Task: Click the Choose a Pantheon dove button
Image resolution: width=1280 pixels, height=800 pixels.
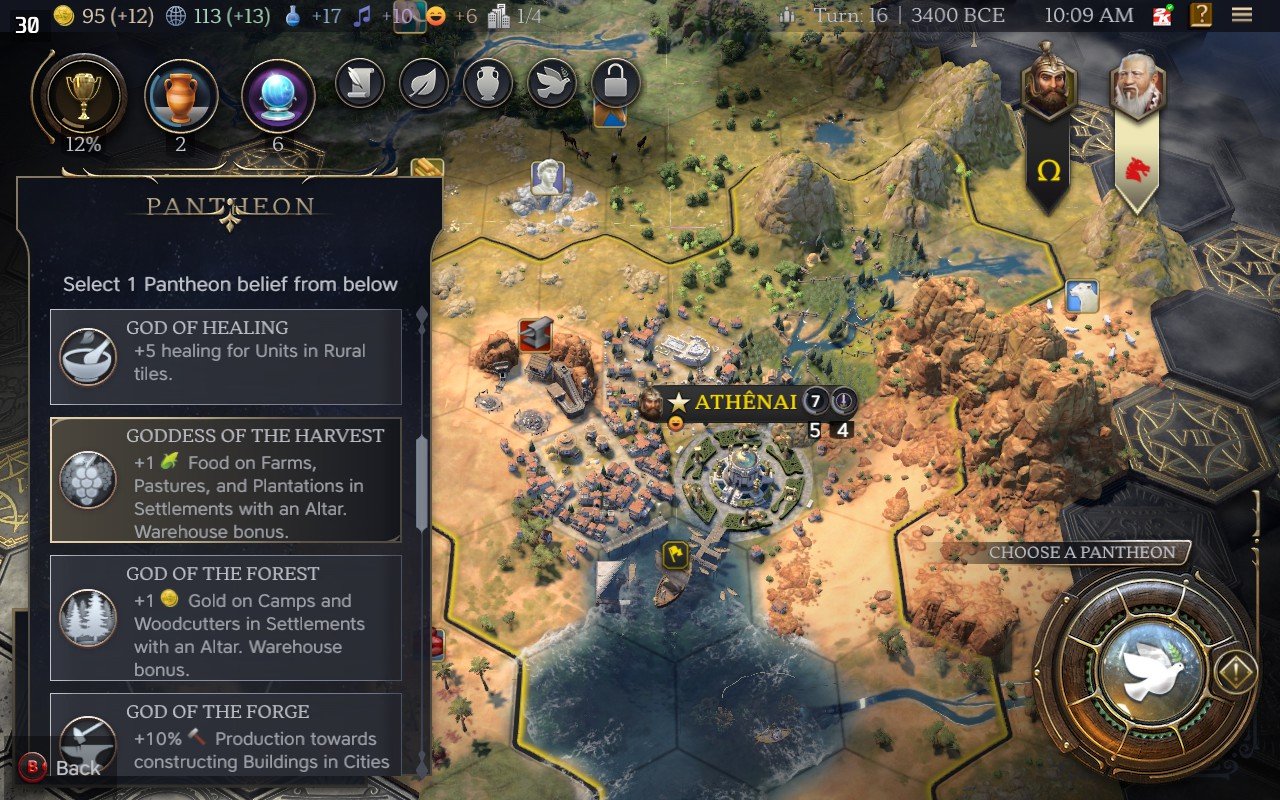Action: [x=1146, y=672]
